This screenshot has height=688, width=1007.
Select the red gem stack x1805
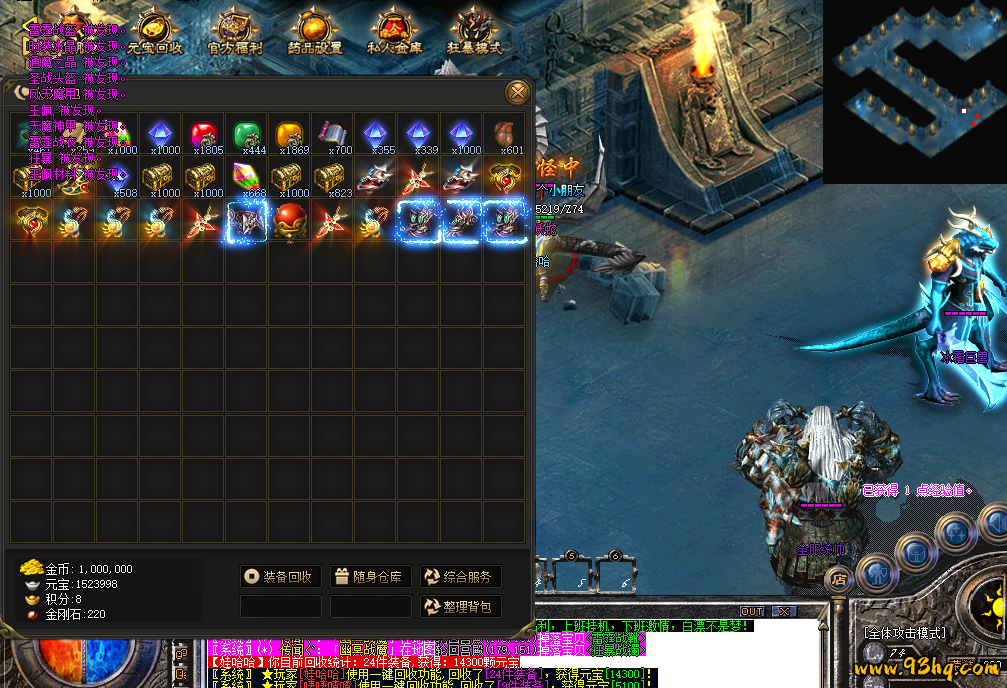click(203, 135)
